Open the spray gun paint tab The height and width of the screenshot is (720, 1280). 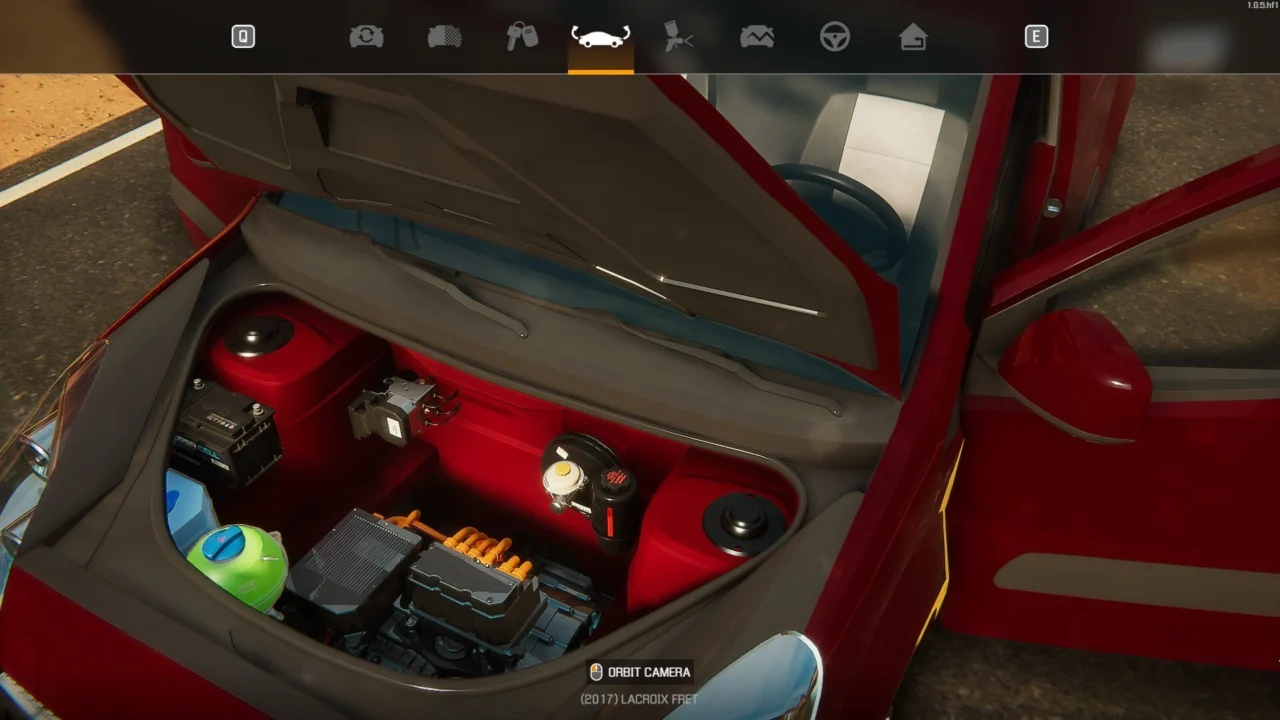coord(678,37)
